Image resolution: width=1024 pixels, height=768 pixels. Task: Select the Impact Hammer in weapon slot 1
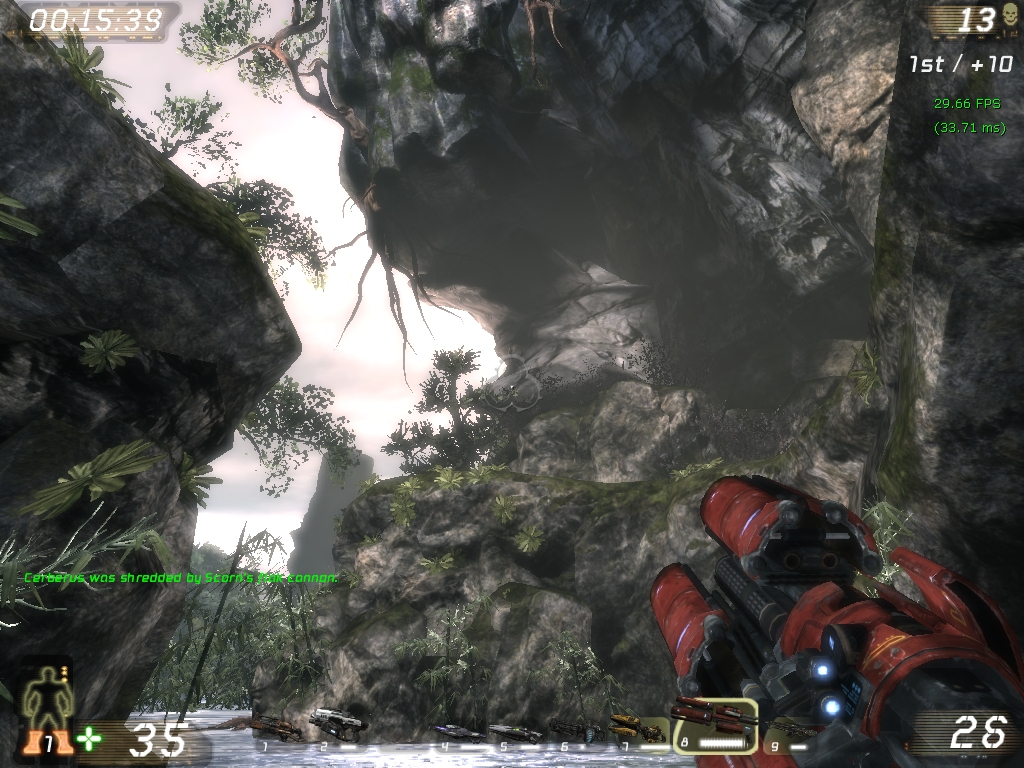pos(277,727)
